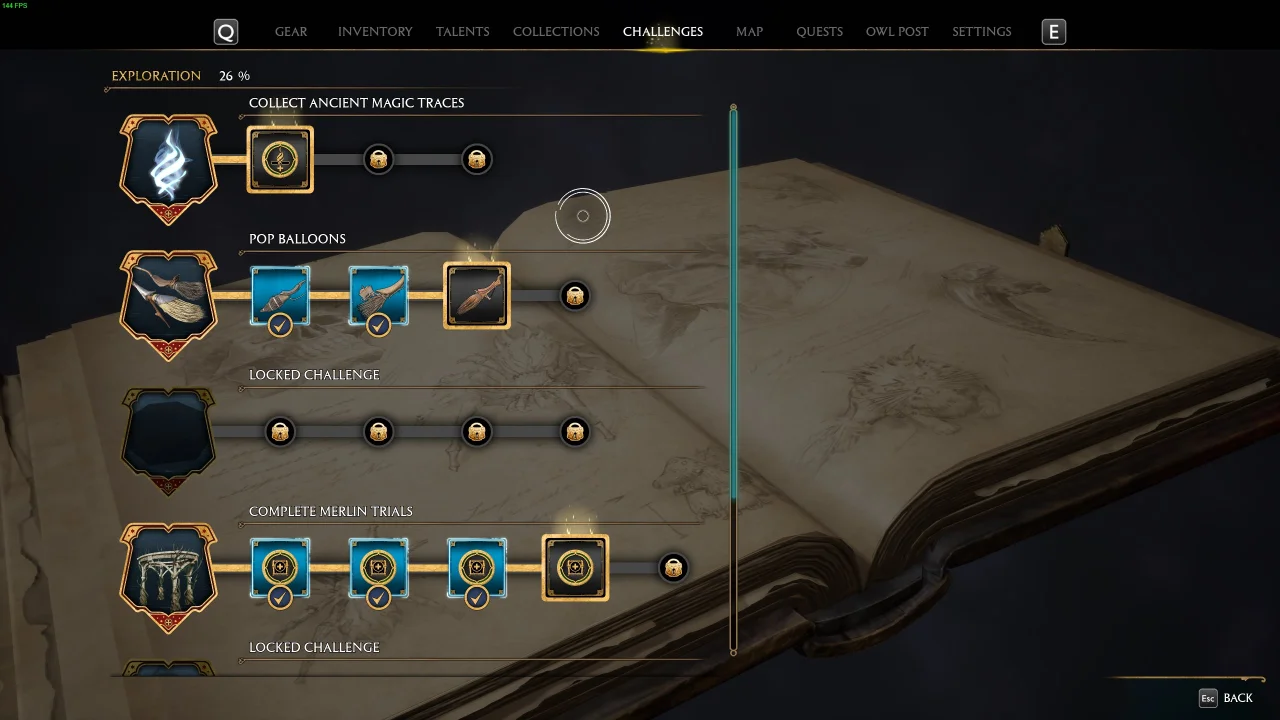
Task: Click the E key navigation indicator
Action: coord(1052,31)
